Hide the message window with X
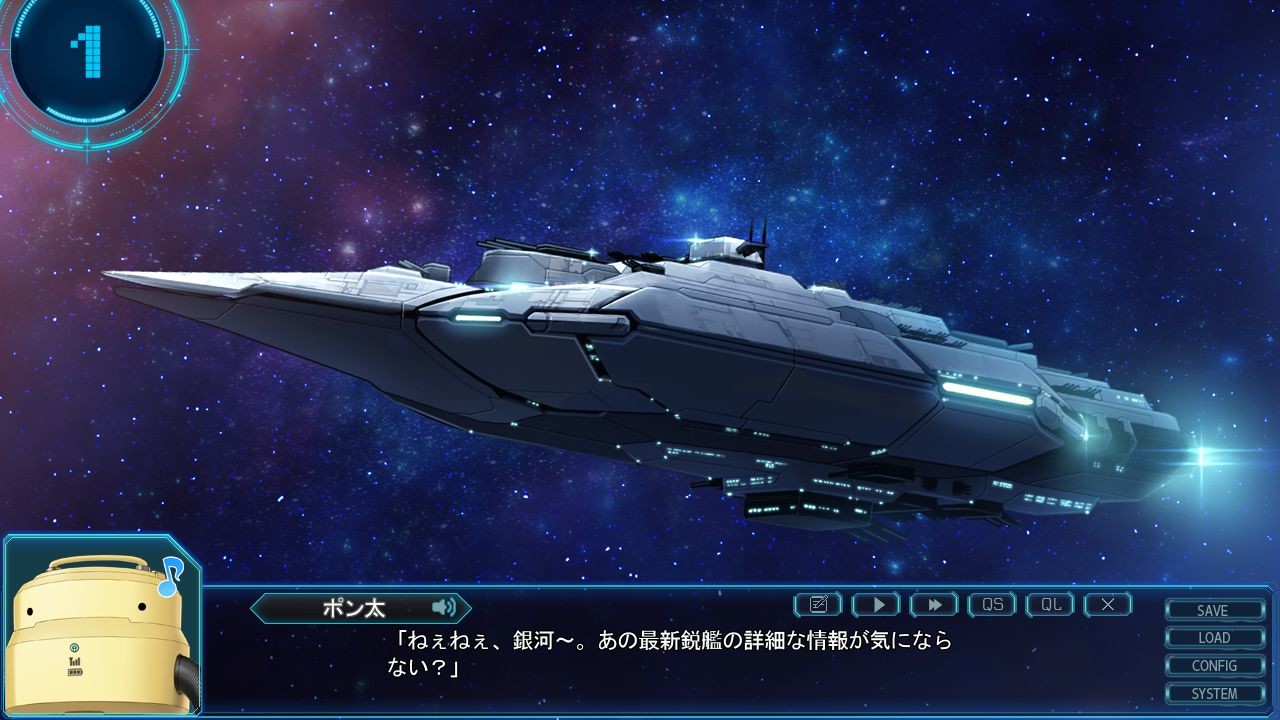This screenshot has width=1280, height=720. tap(1108, 604)
